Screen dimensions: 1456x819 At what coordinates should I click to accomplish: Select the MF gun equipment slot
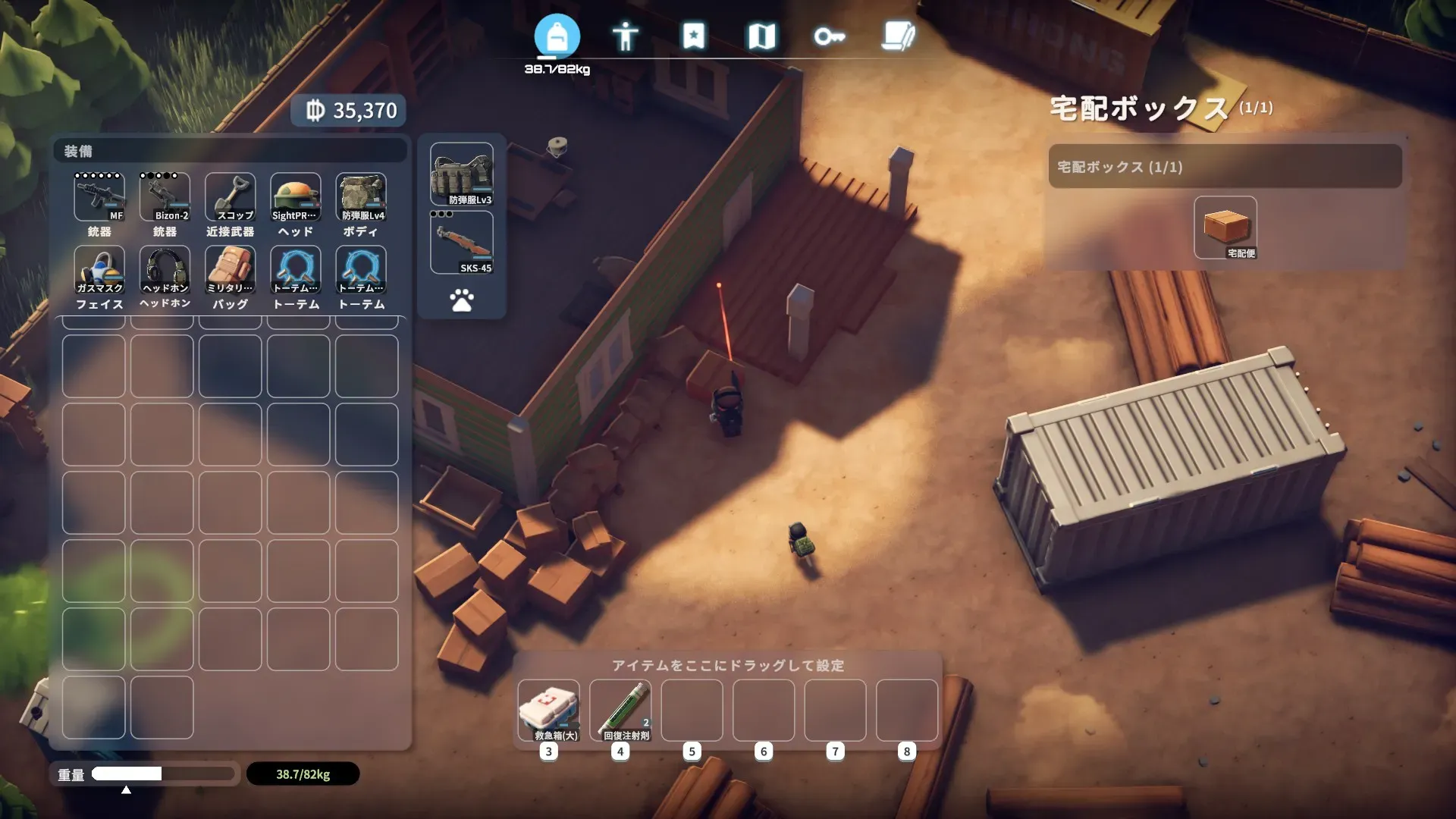pyautogui.click(x=99, y=197)
